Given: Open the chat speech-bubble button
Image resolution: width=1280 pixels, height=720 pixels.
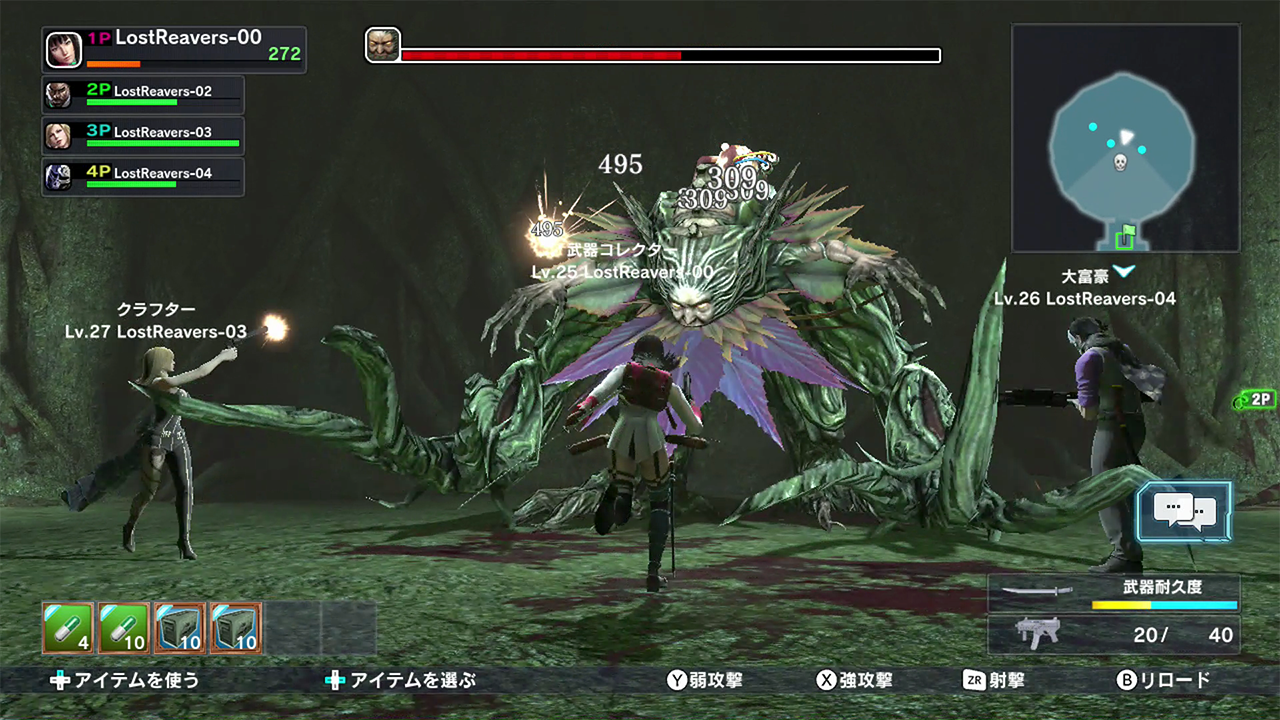Looking at the screenshot, I should [x=1184, y=511].
